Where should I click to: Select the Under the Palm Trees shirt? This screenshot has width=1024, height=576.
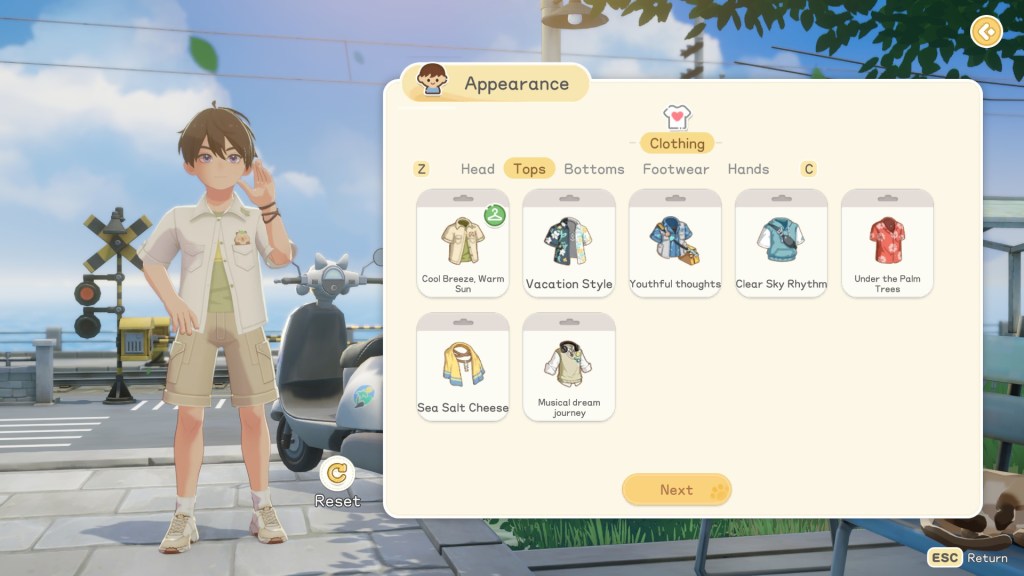887,243
